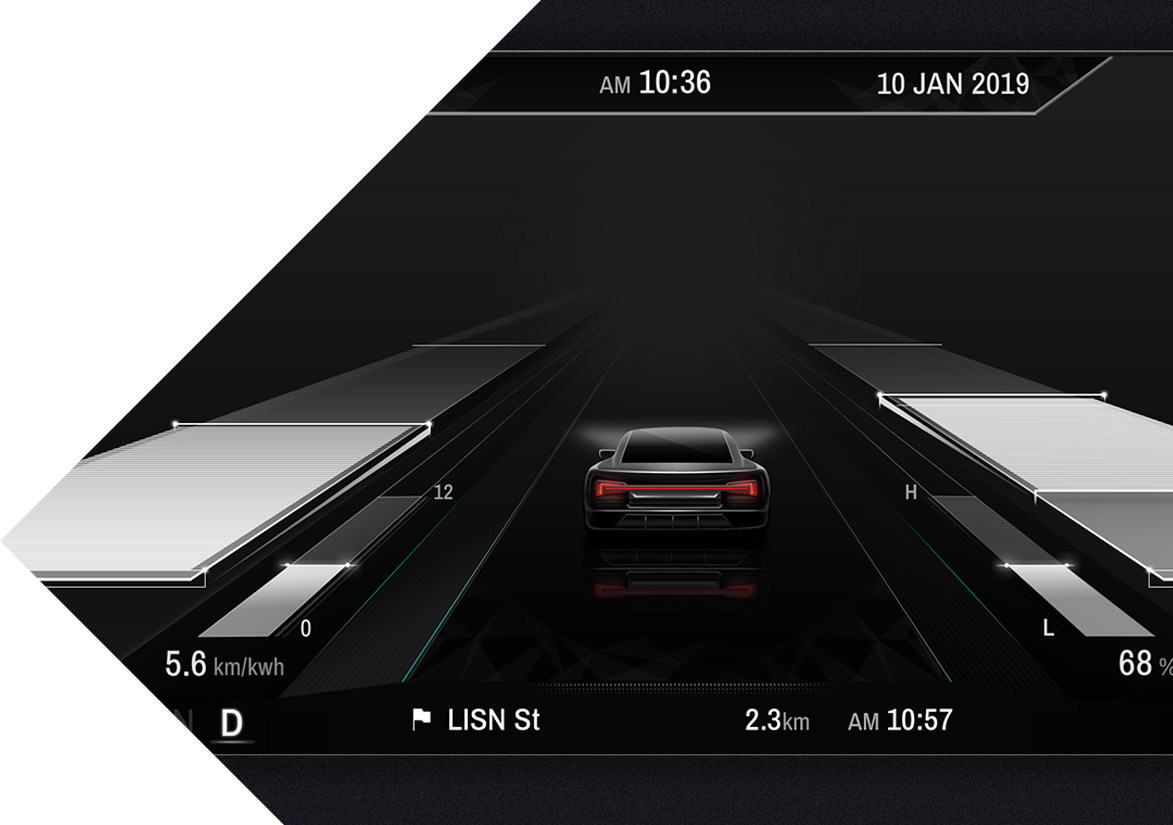Choose the N gear indicator
The height and width of the screenshot is (825, 1173).
[183, 723]
